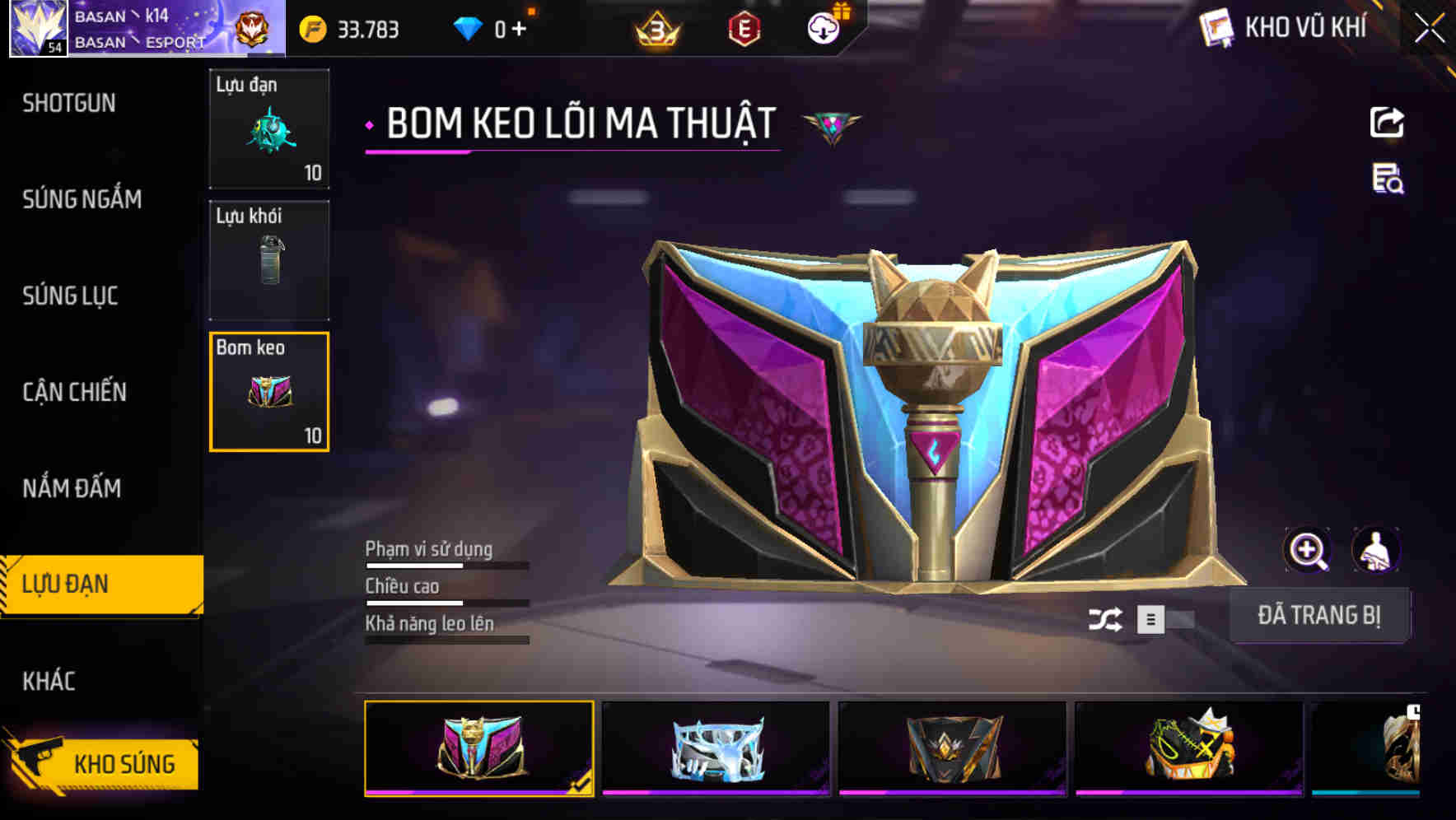The width and height of the screenshot is (1456, 820).
Task: Click the magnifier zoom-in preview icon
Action: click(1308, 550)
